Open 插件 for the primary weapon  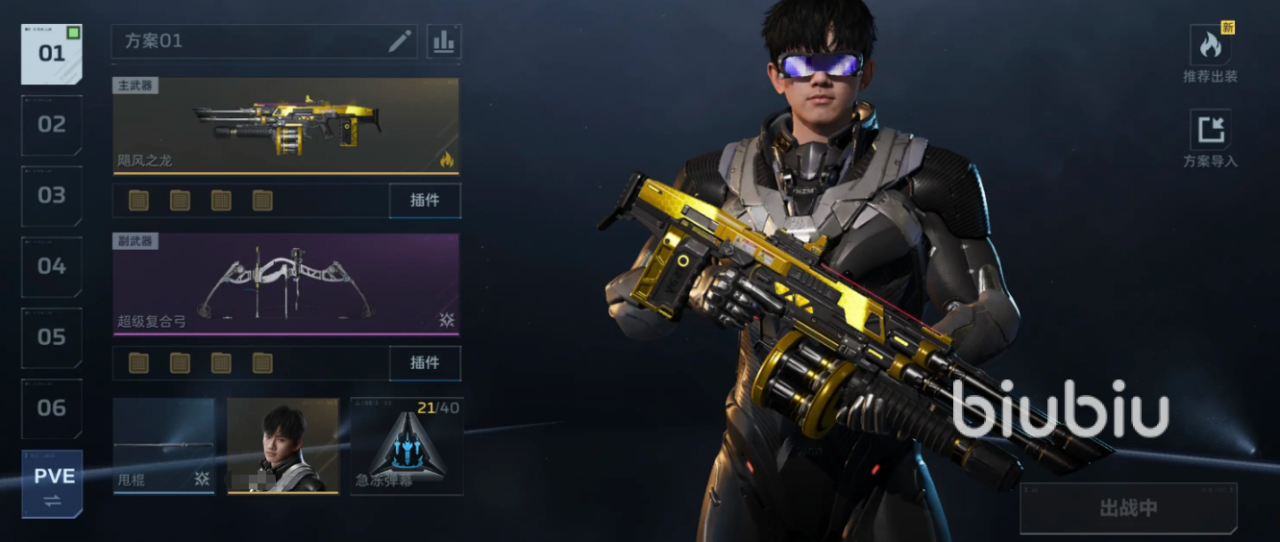tap(425, 200)
